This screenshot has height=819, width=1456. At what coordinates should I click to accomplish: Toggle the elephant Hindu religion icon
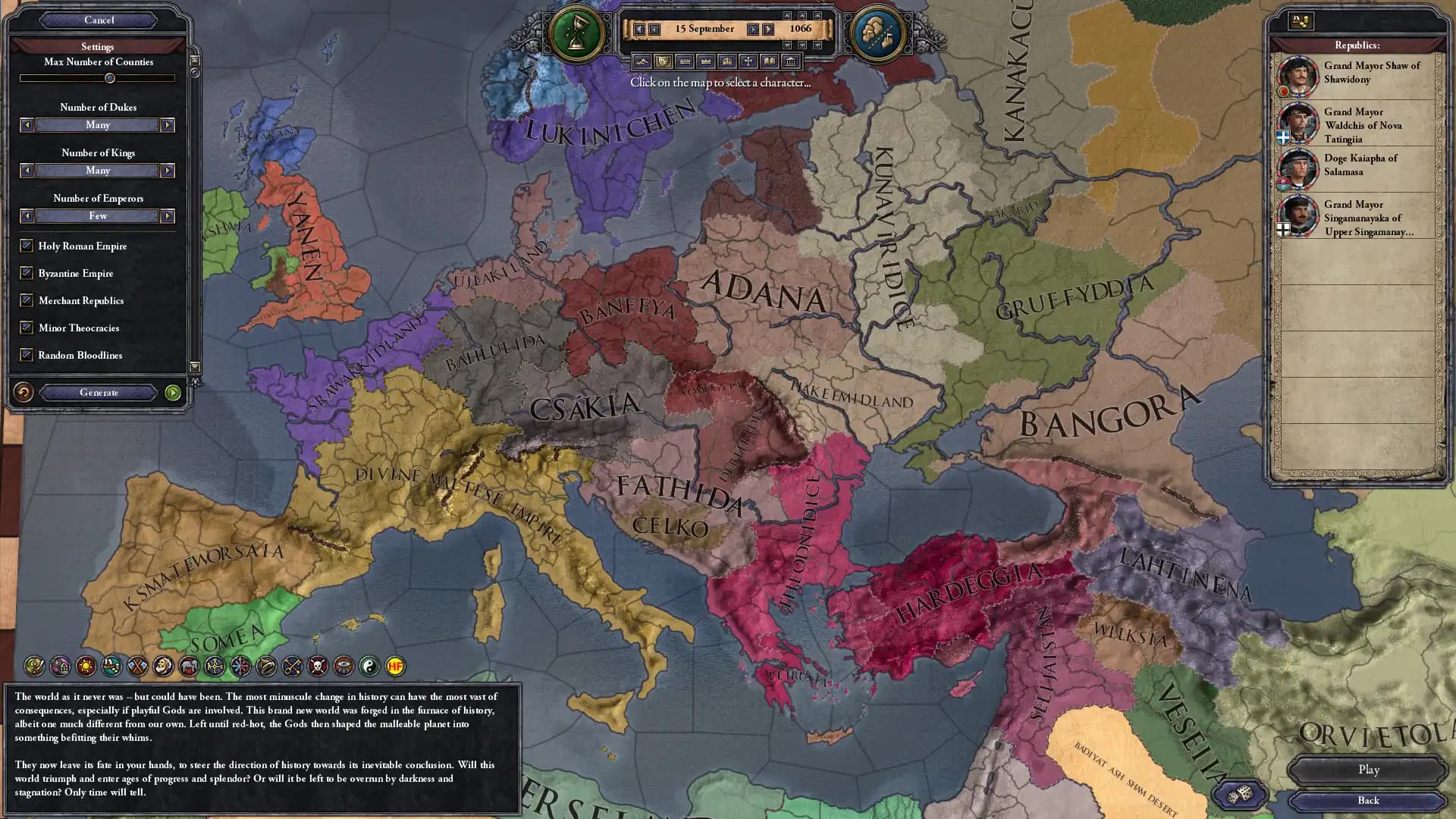click(x=189, y=667)
